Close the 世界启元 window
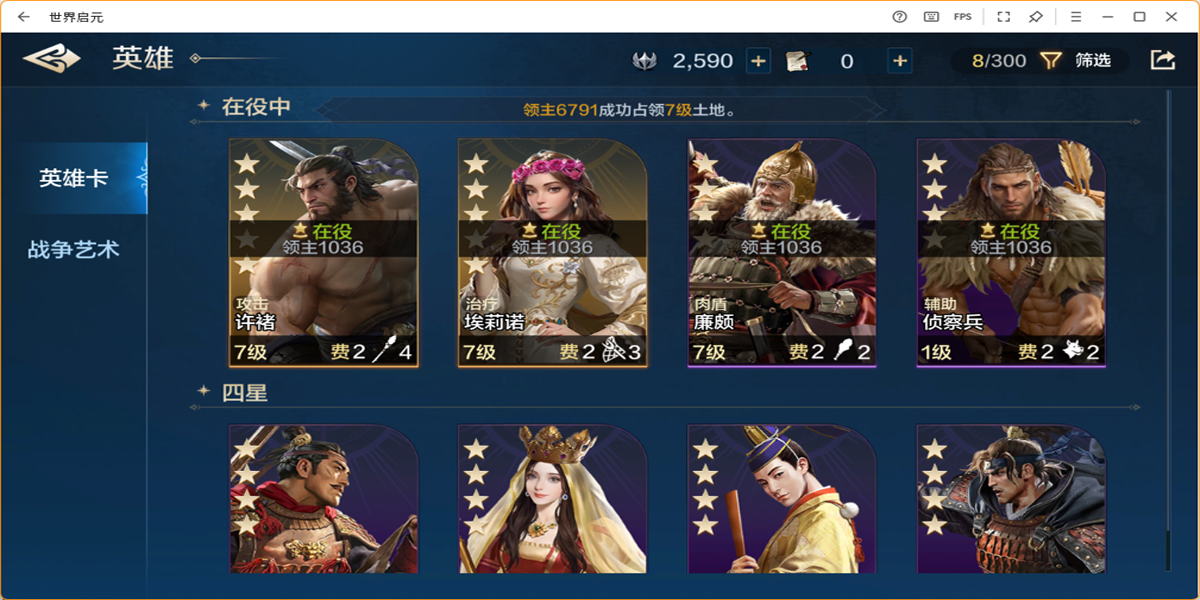The height and width of the screenshot is (600, 1200). [1173, 16]
